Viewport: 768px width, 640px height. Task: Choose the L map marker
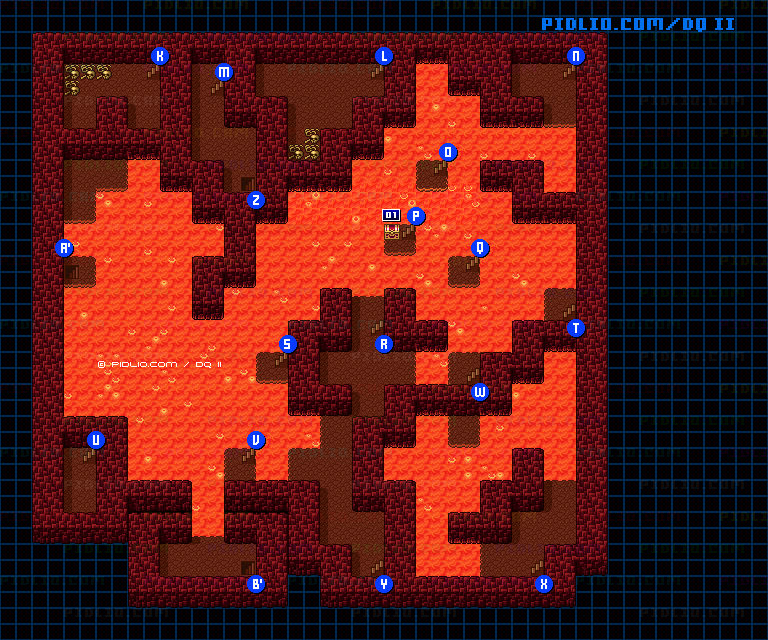click(x=384, y=56)
